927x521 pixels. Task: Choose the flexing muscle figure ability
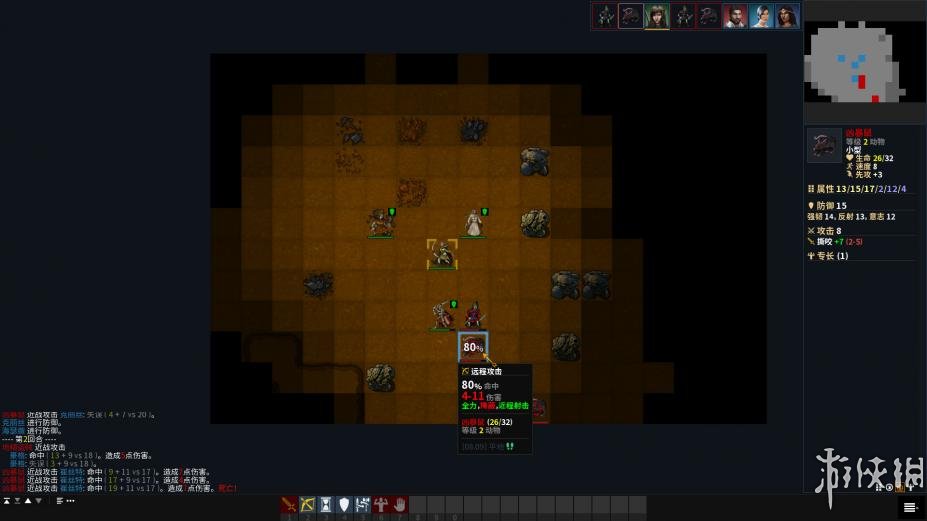point(363,505)
